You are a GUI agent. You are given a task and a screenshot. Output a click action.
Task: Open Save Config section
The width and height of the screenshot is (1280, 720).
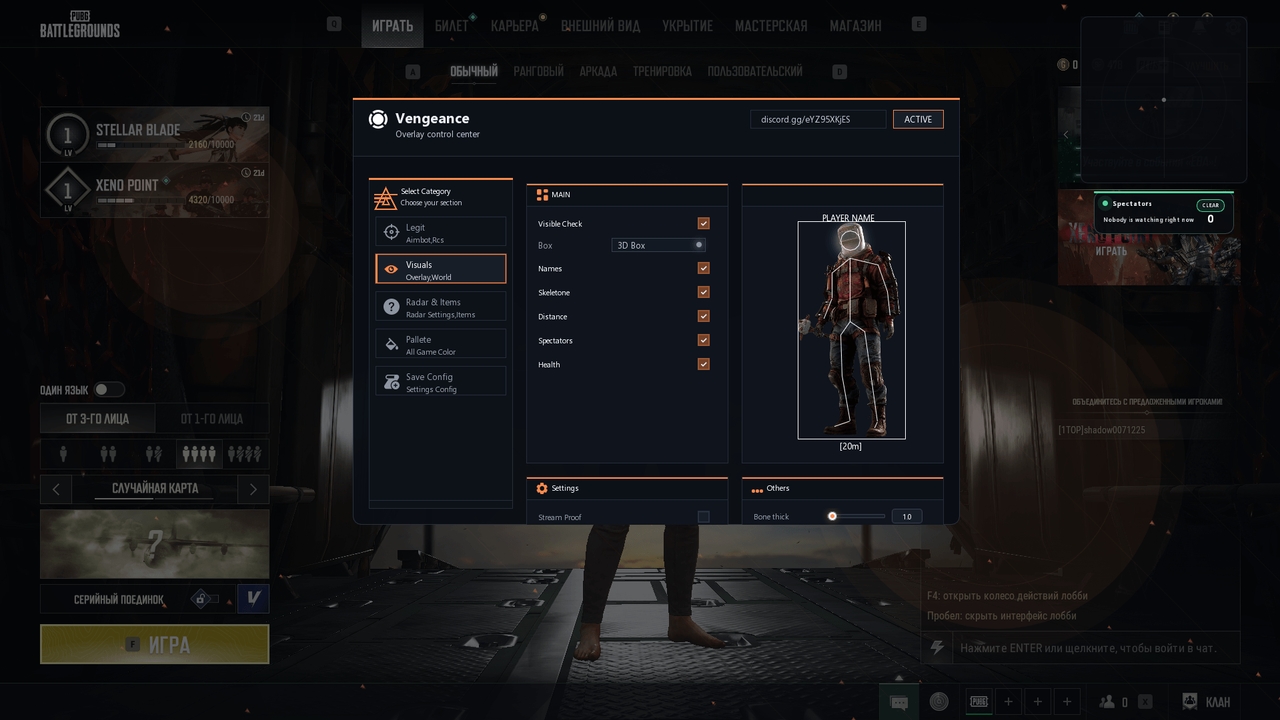[441, 382]
